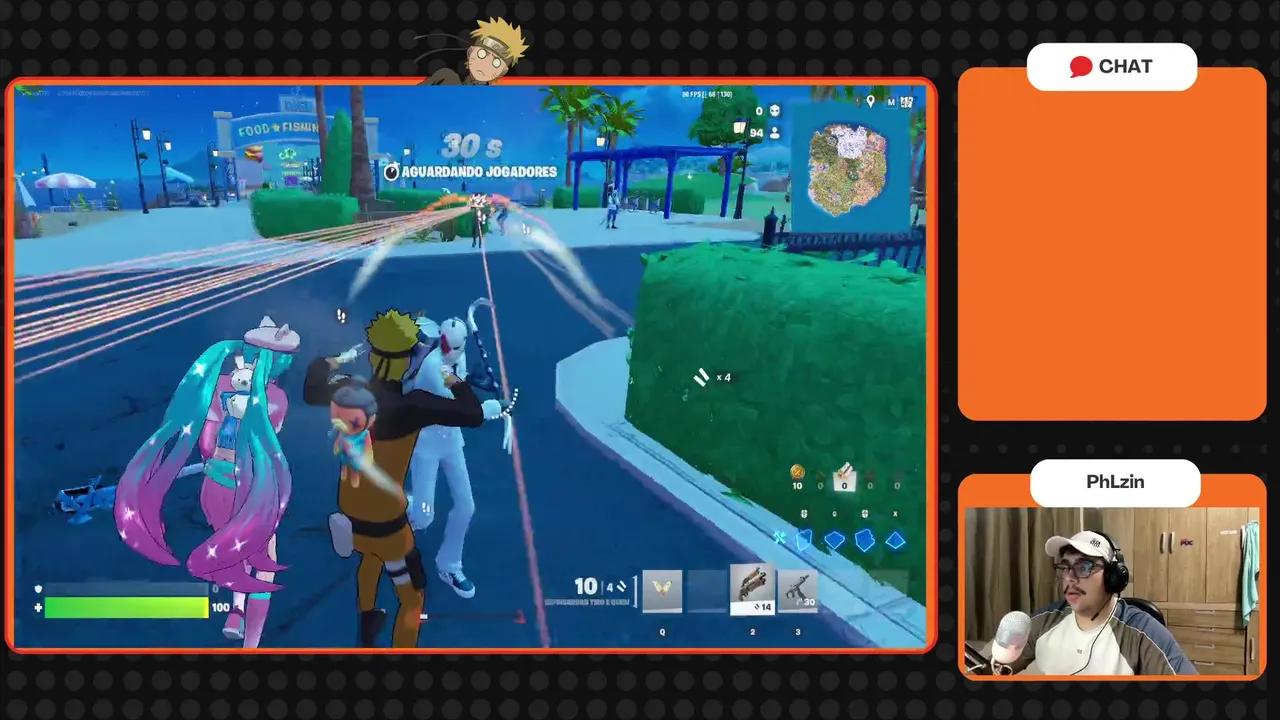The height and width of the screenshot is (720, 1280).
Task: Select the red chat bubble icon
Action: [x=1081, y=66]
